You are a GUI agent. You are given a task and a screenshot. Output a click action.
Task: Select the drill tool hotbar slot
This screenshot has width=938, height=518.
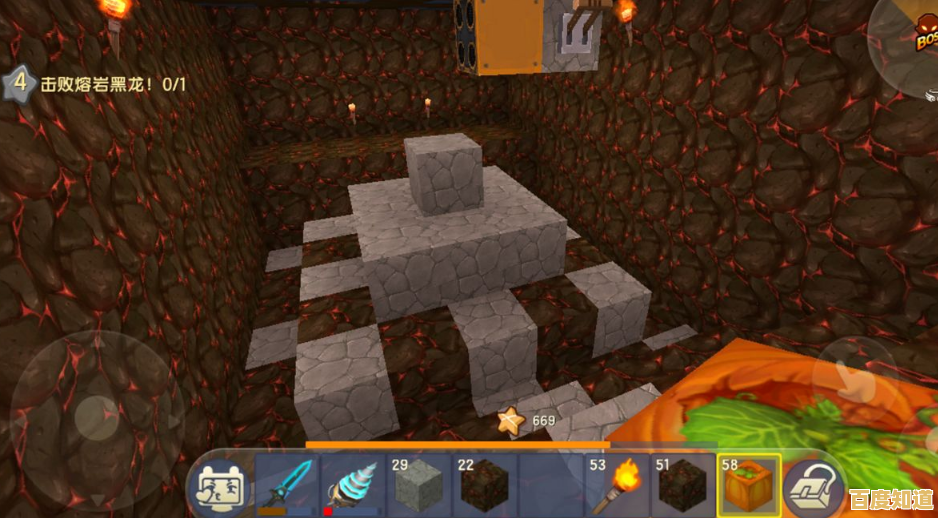pyautogui.click(x=352, y=485)
